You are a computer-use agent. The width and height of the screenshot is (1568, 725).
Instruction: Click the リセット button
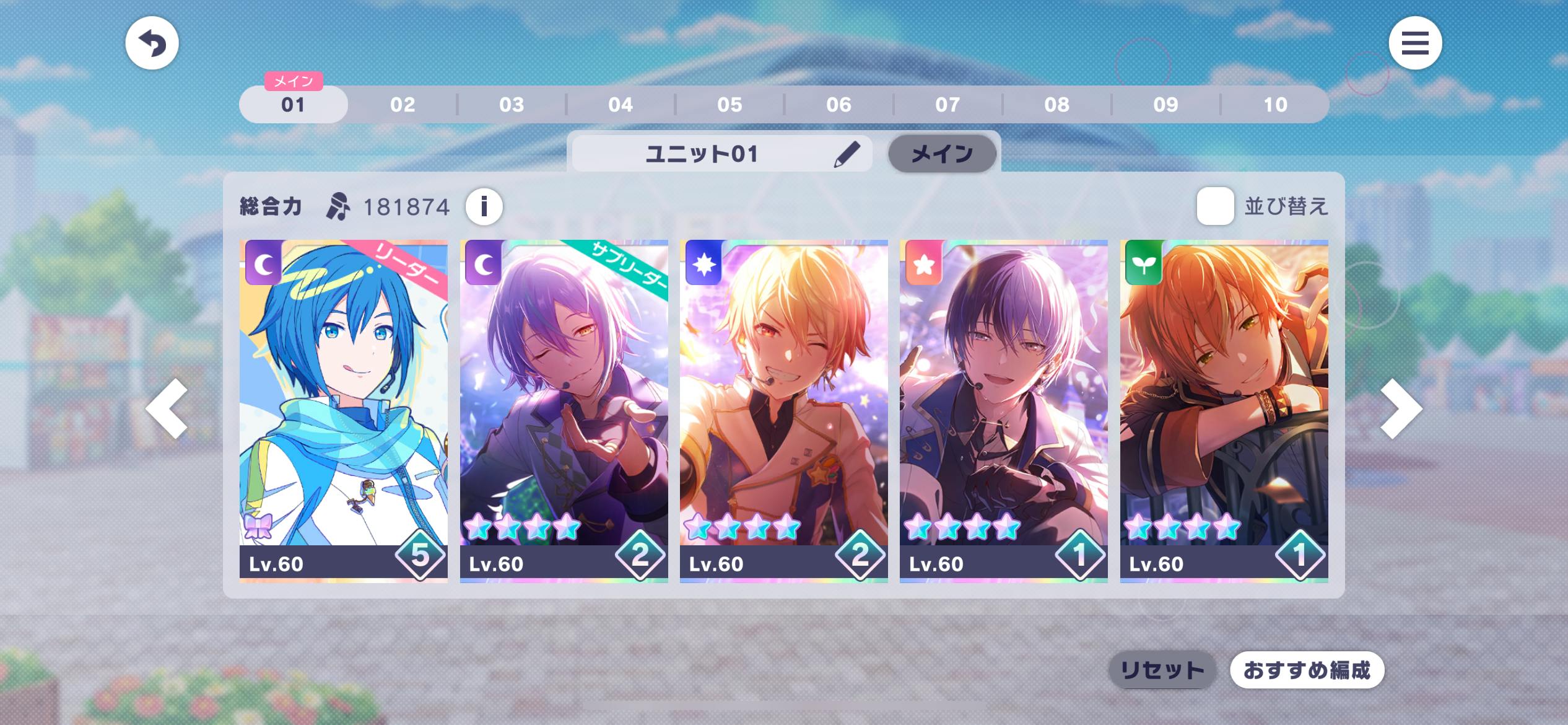click(1162, 670)
